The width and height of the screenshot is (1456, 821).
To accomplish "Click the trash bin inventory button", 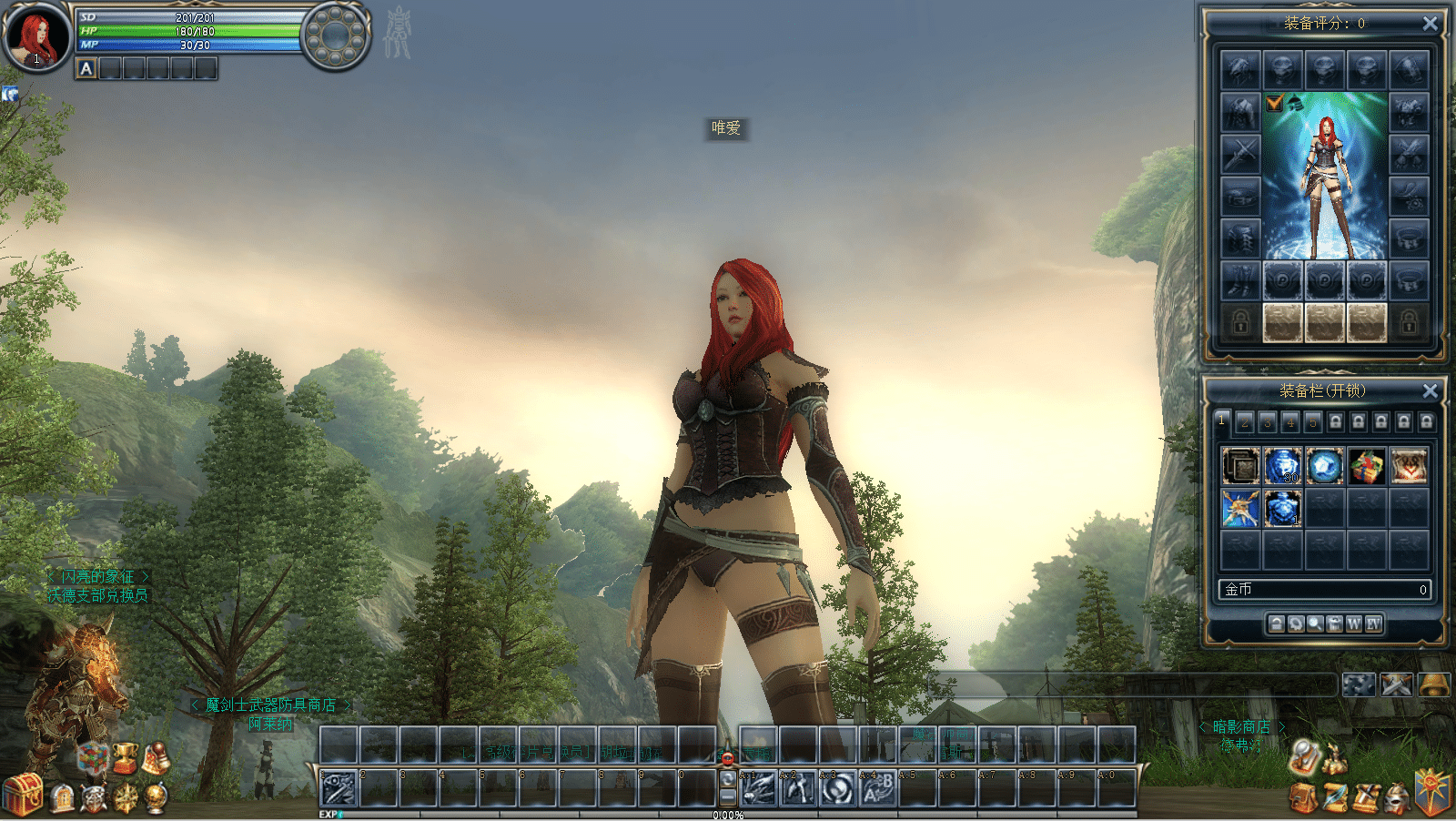I will coord(1334,623).
